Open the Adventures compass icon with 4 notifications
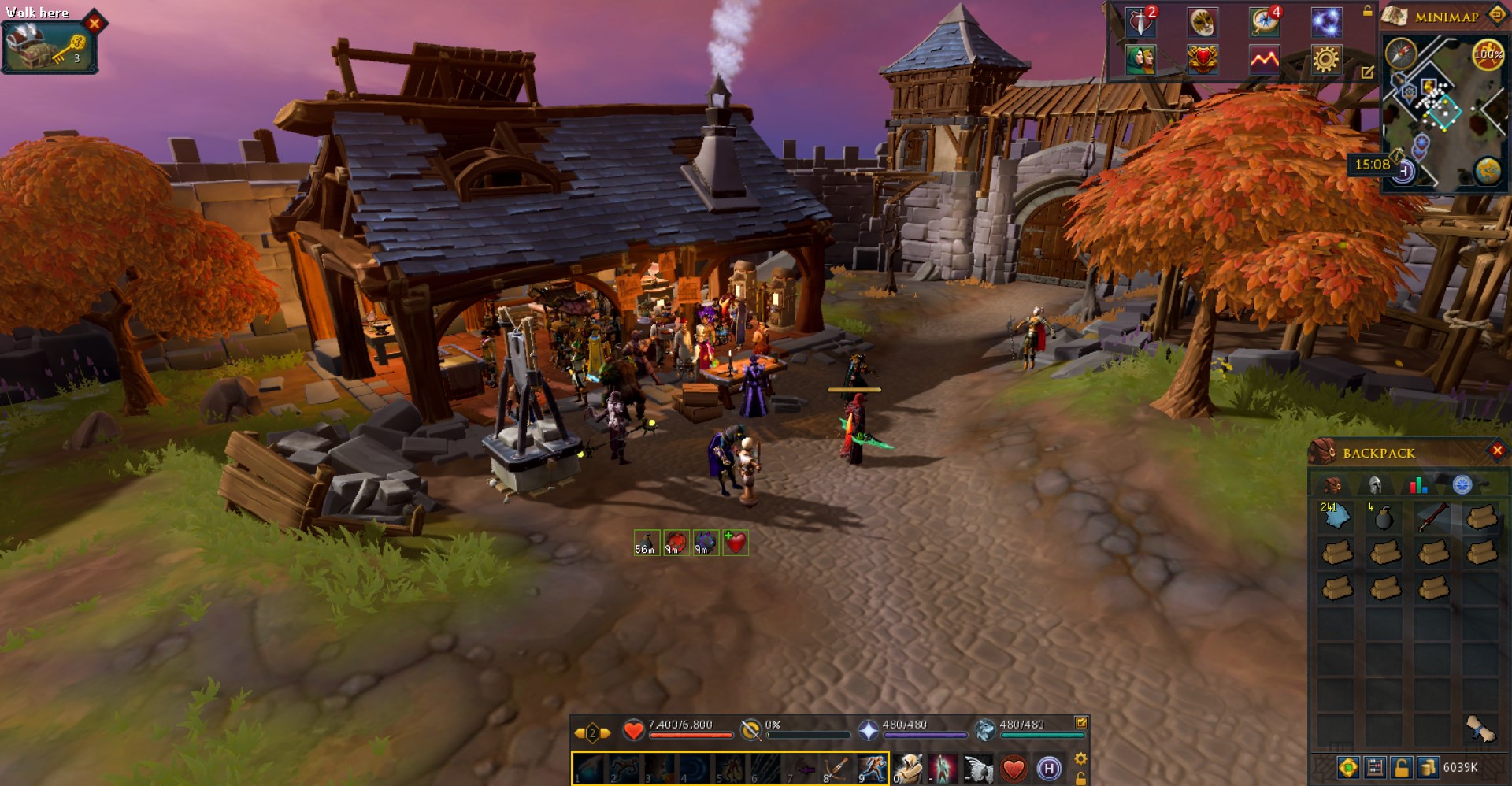 click(1264, 23)
